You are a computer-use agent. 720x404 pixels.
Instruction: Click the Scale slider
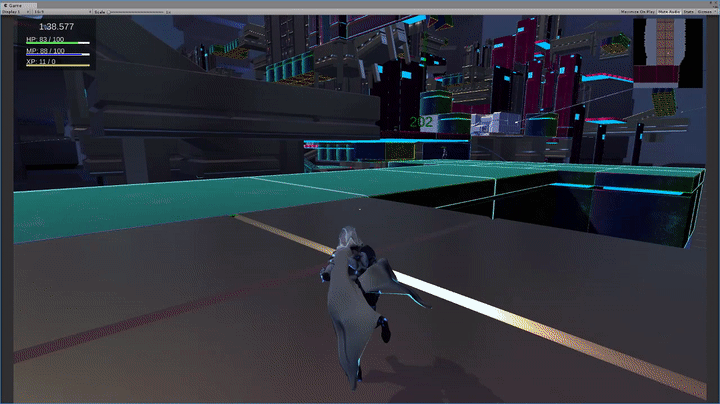135,11
